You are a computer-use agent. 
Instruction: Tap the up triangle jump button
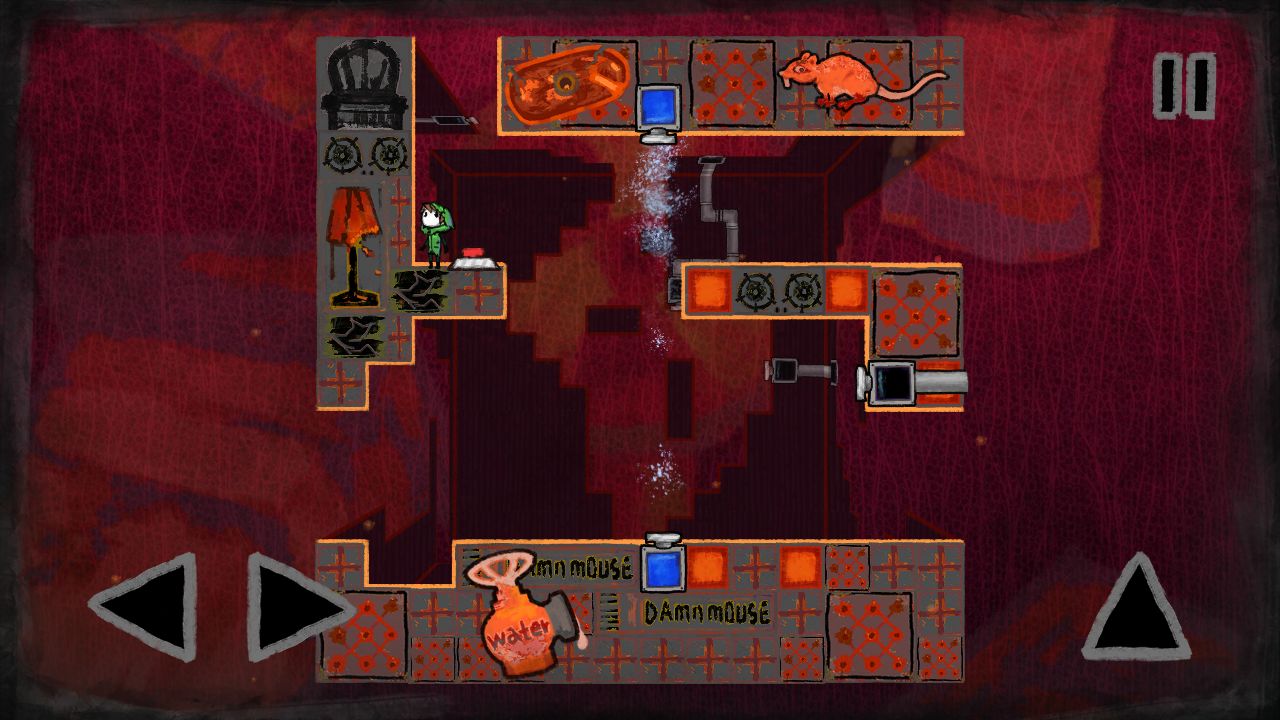(1136, 609)
